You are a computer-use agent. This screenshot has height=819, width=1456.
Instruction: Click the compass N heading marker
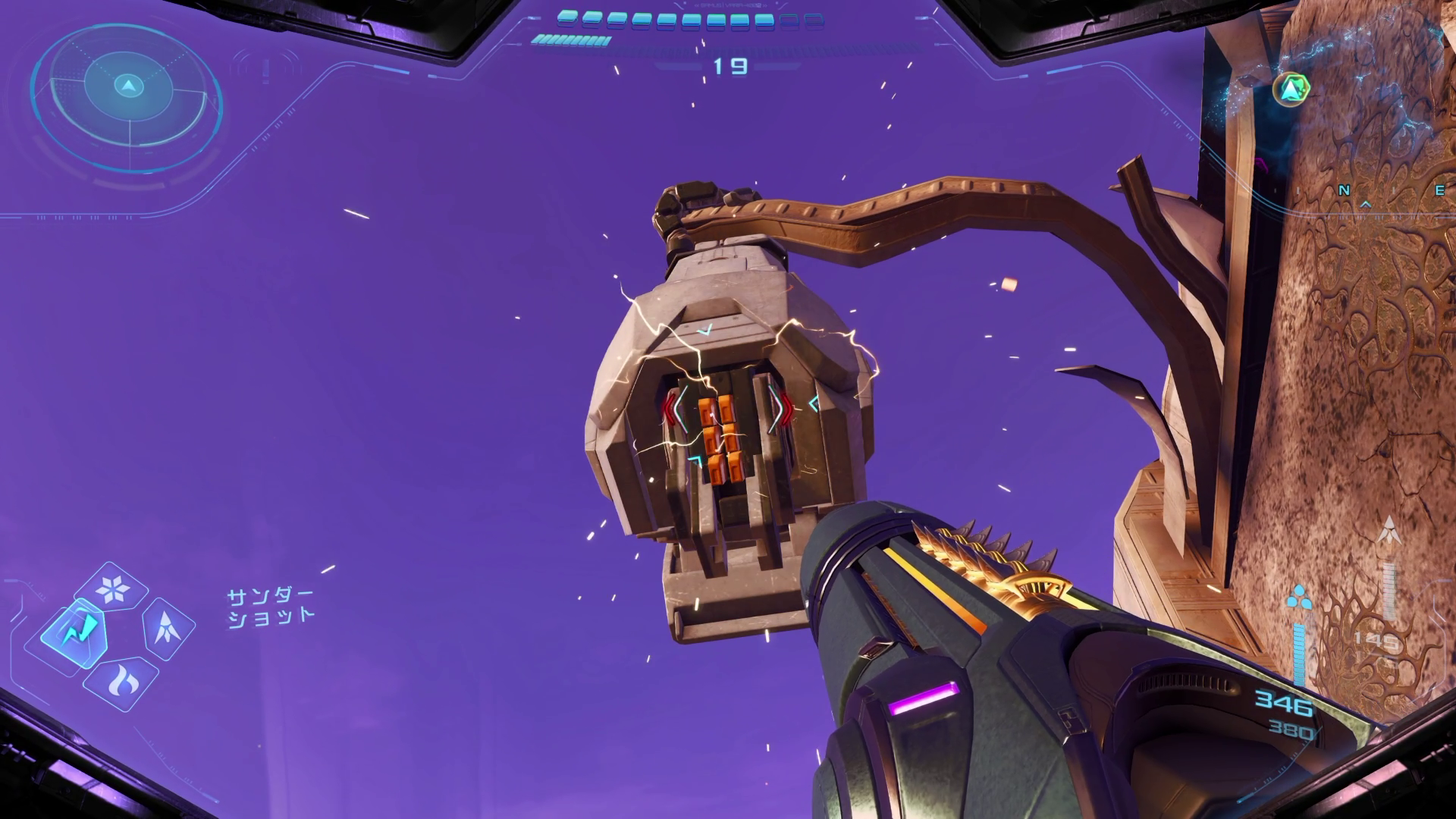click(x=1345, y=190)
